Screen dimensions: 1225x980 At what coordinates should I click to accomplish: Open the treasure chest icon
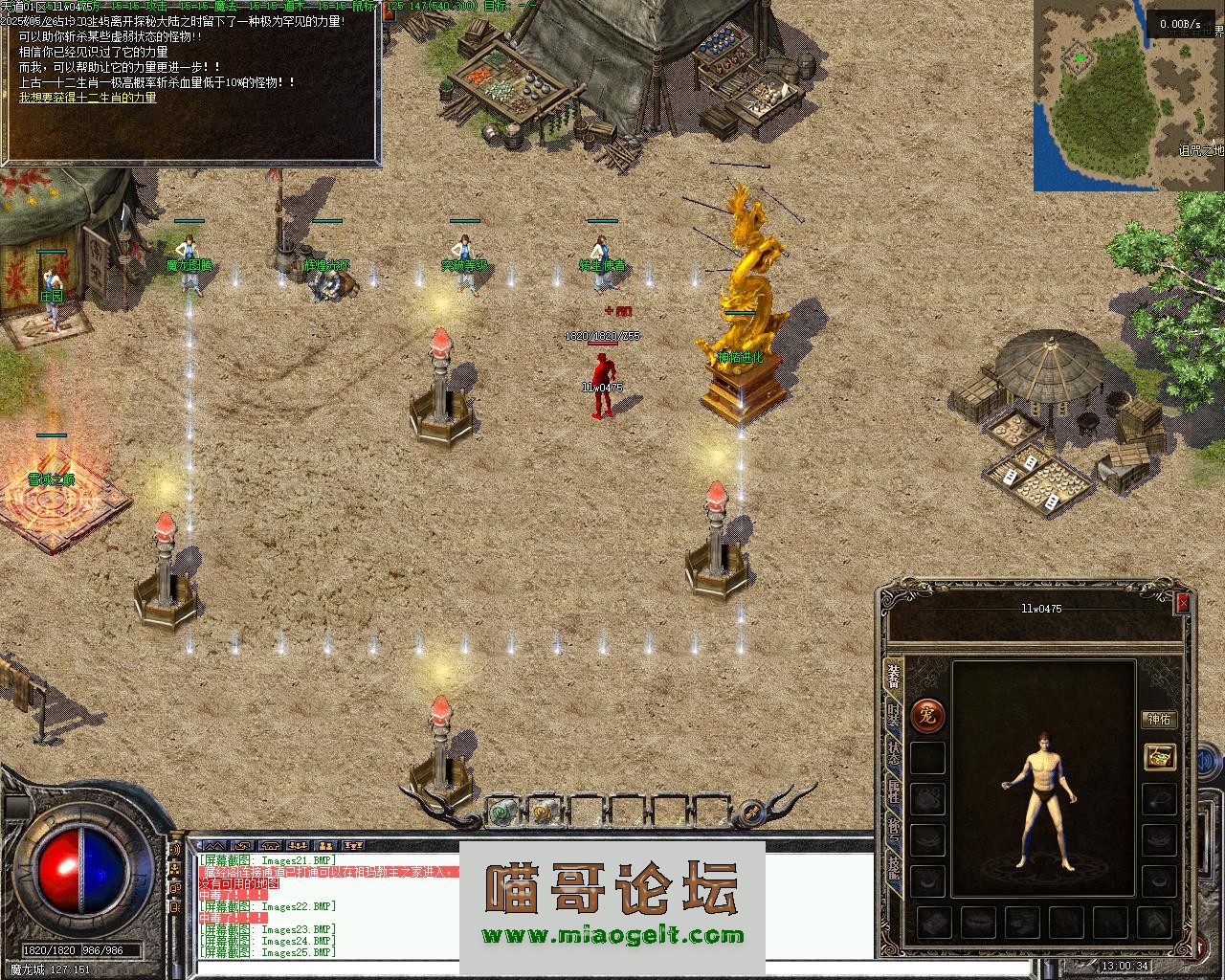[x=1160, y=755]
